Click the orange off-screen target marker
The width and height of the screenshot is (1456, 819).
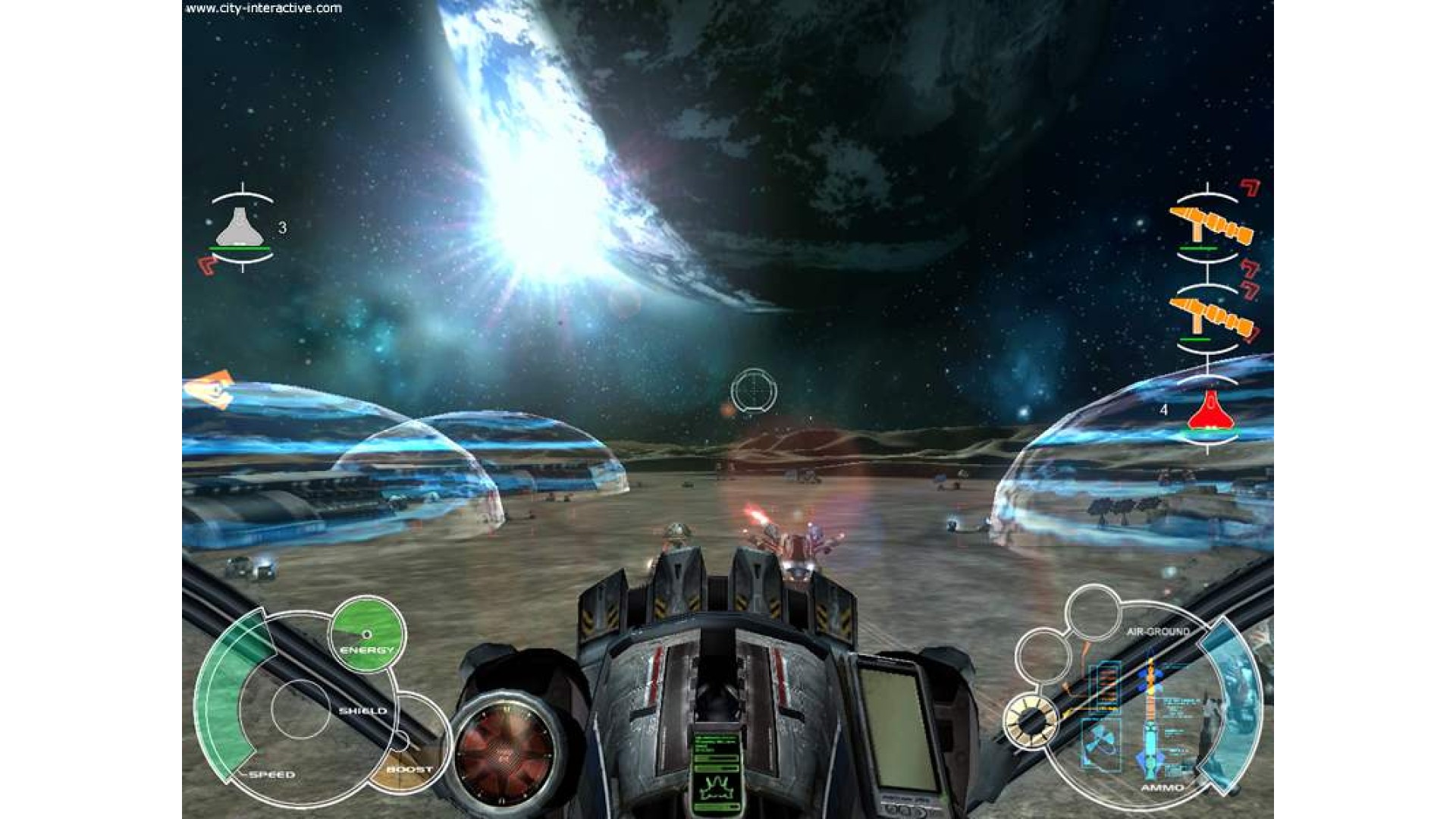click(x=210, y=390)
